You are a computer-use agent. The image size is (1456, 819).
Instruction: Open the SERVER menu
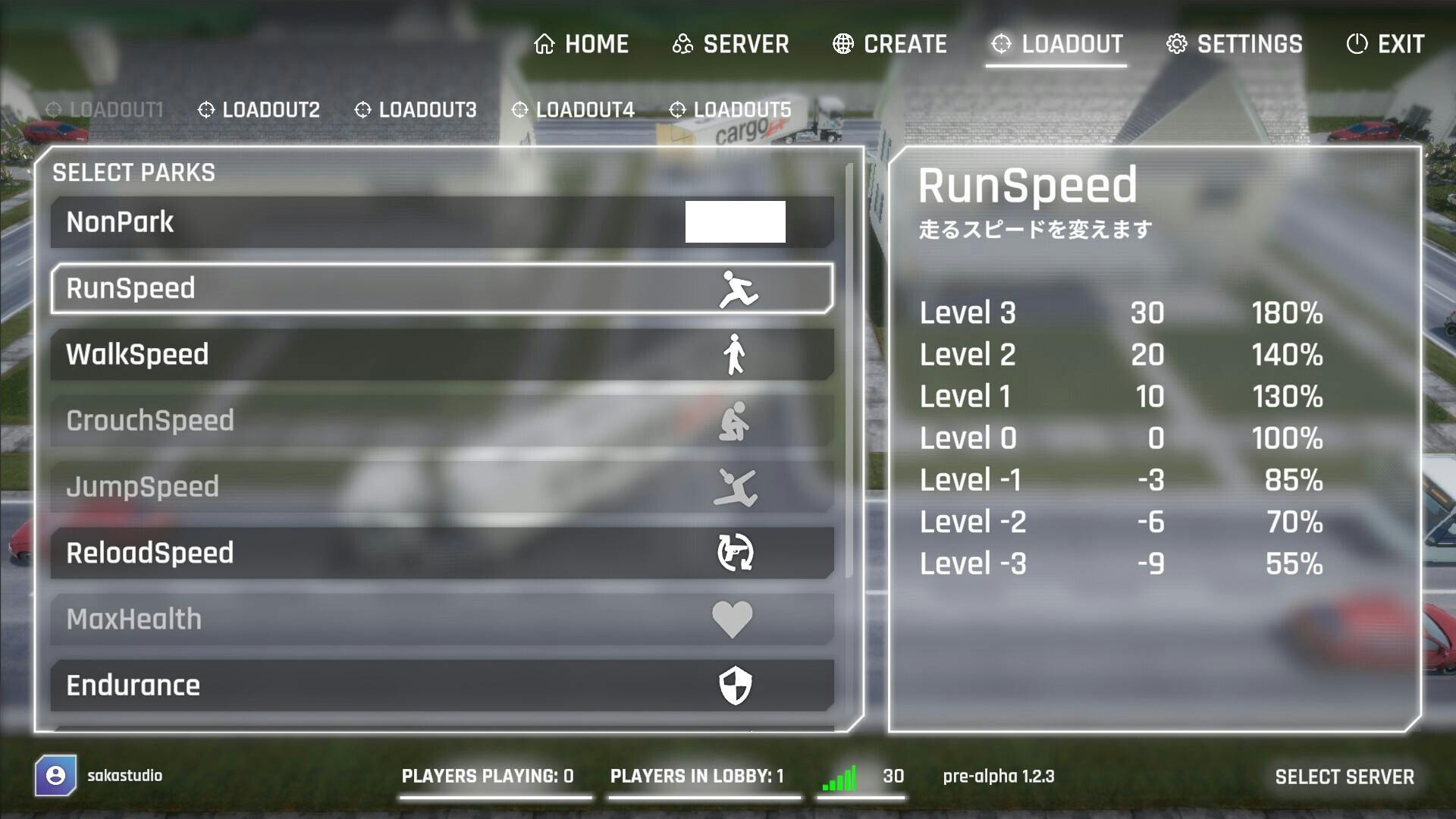click(730, 44)
